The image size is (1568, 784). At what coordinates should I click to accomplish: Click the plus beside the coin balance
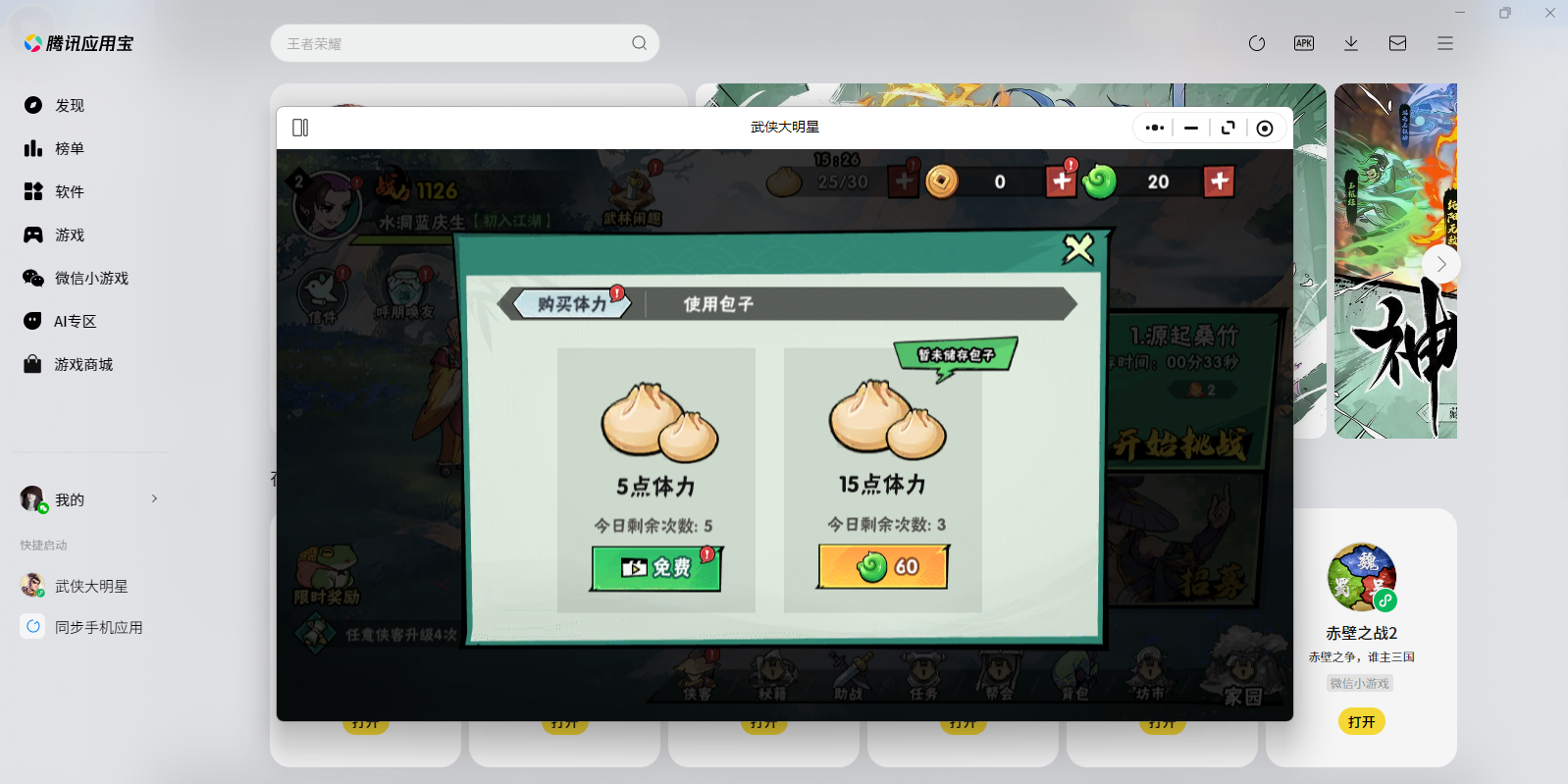pos(1060,182)
